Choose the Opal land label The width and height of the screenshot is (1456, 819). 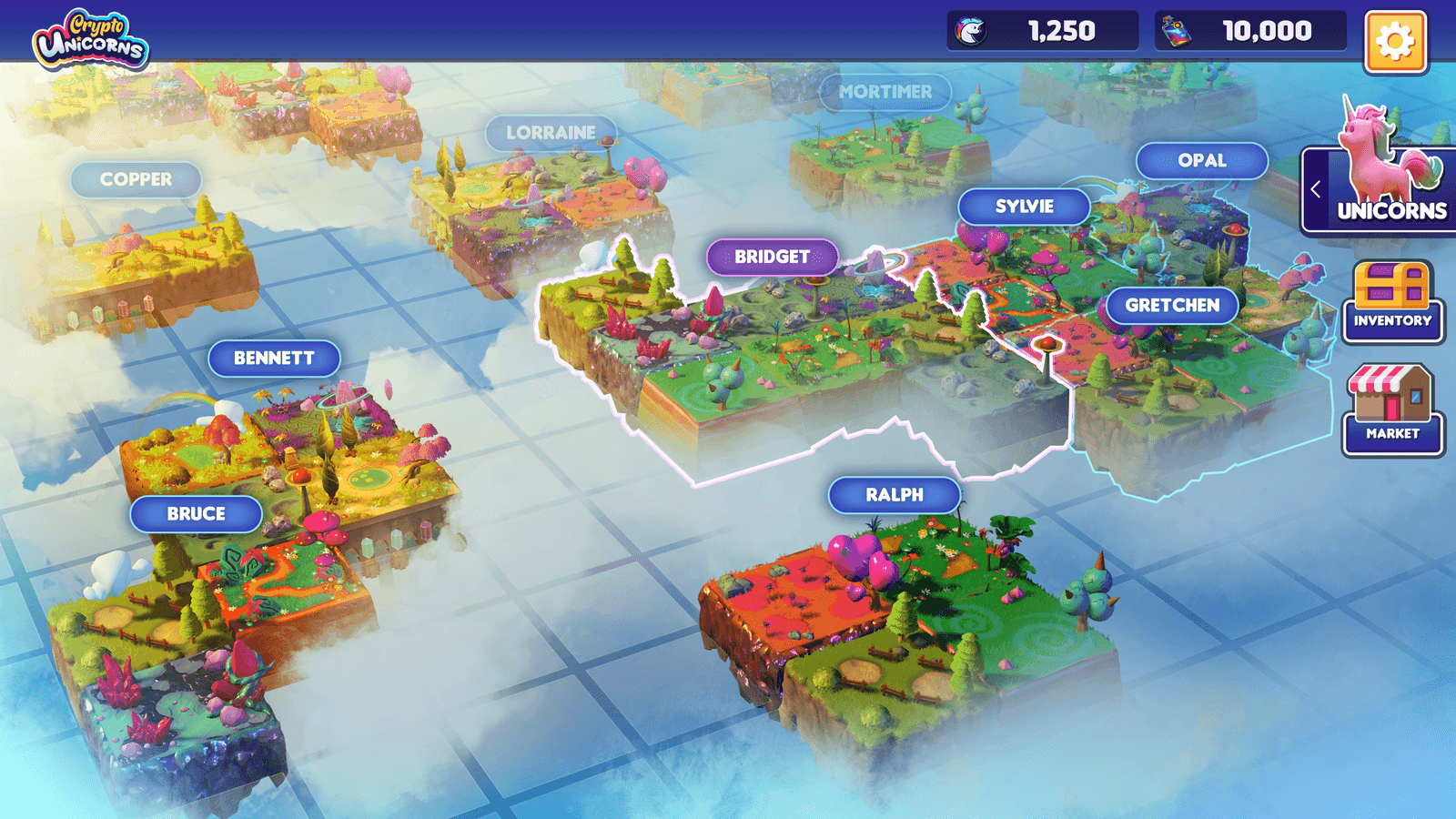pyautogui.click(x=1201, y=161)
